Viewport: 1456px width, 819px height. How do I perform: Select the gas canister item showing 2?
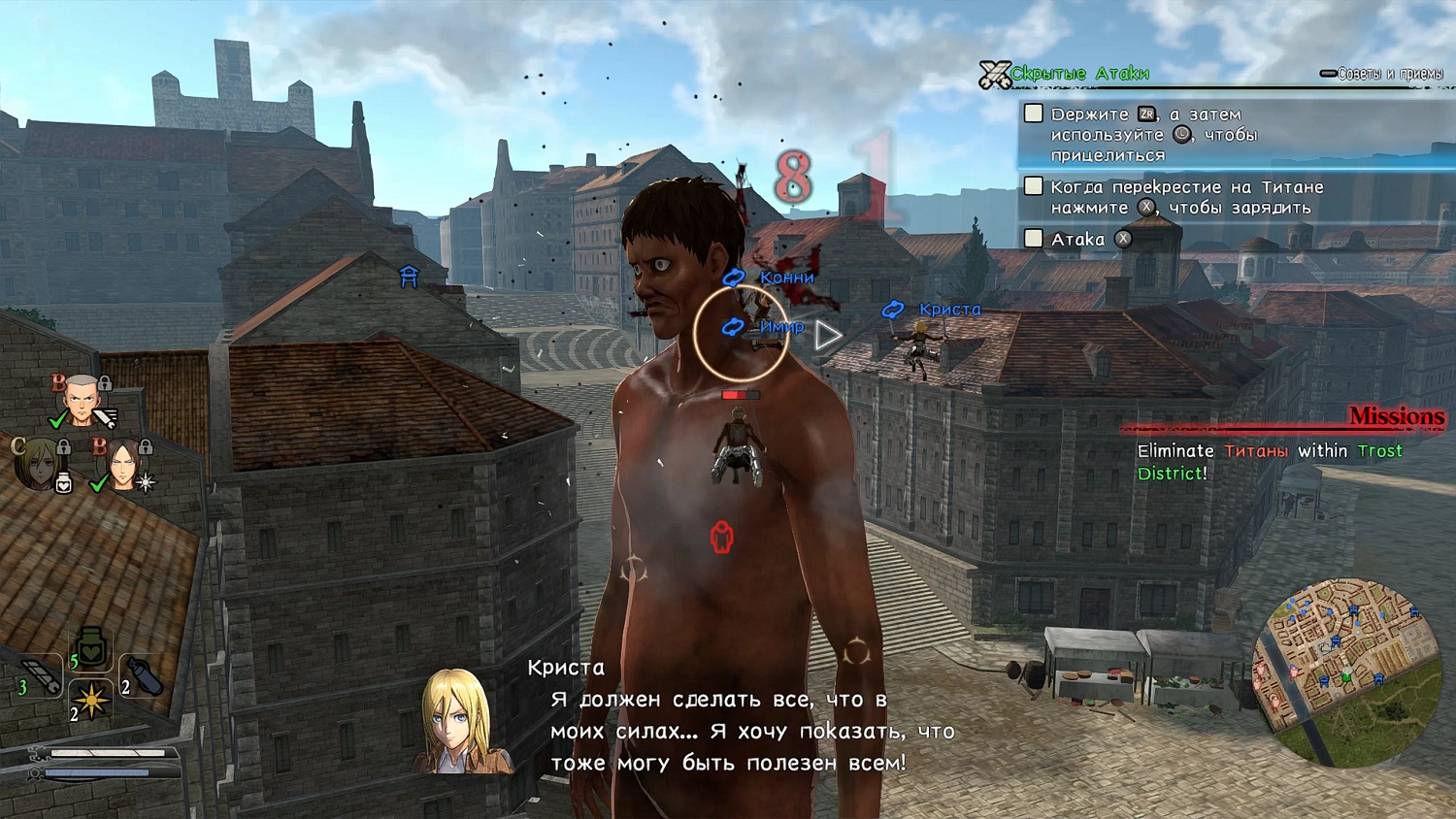pyautogui.click(x=146, y=675)
